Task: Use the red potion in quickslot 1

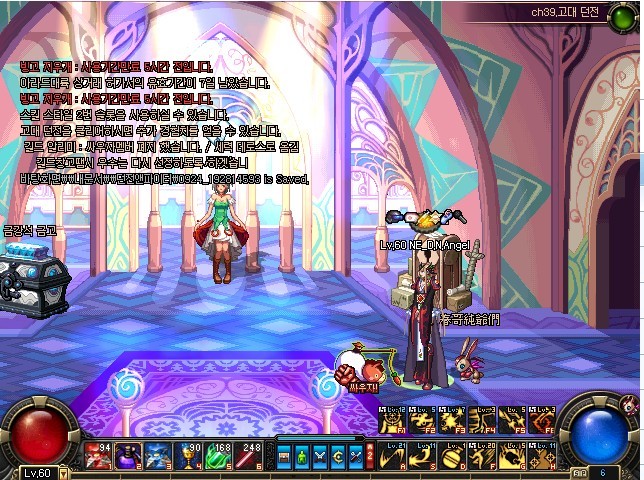Action: [98, 455]
